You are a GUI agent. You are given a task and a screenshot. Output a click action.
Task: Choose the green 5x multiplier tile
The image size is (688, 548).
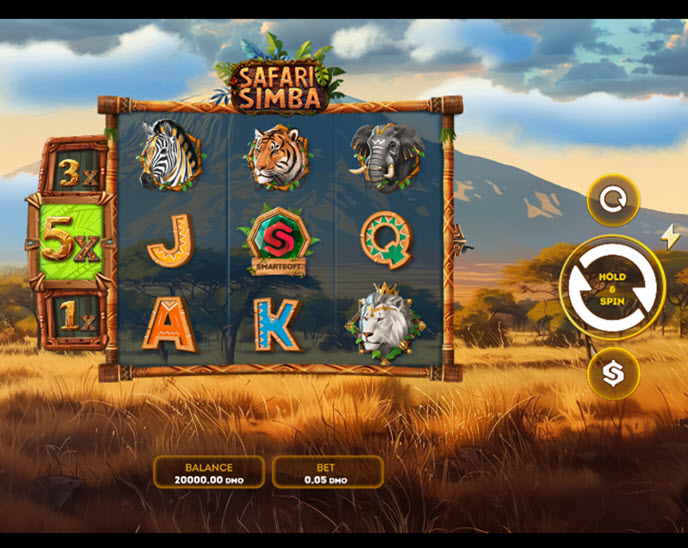72,244
